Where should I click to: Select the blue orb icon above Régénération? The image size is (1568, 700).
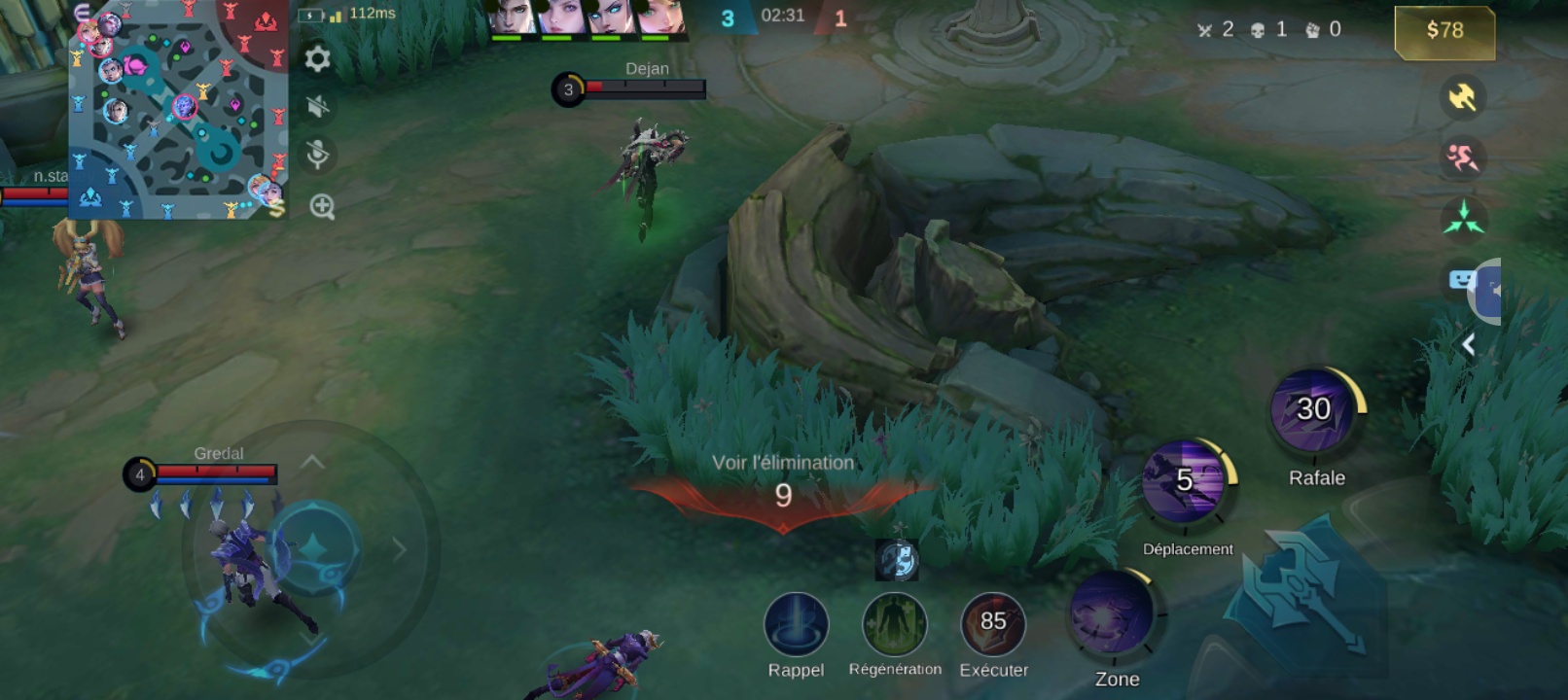coord(897,561)
